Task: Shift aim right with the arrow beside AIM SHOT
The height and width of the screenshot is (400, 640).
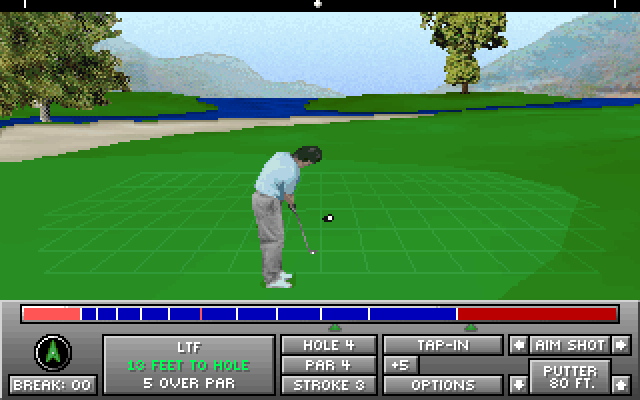Action: tap(621, 345)
